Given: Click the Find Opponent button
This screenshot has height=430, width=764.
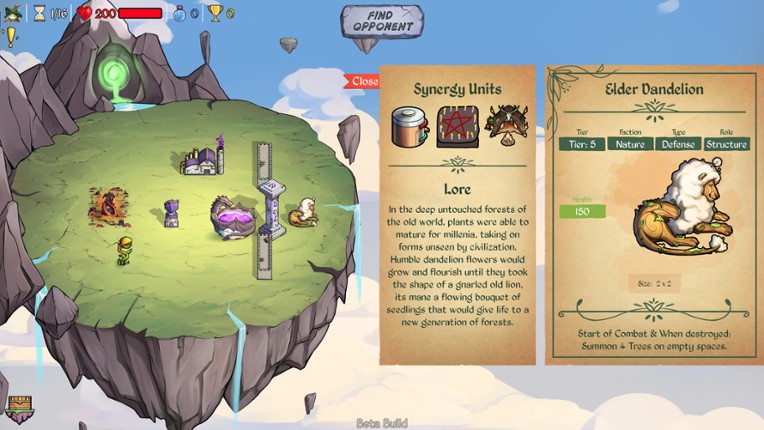Looking at the screenshot, I should (382, 21).
